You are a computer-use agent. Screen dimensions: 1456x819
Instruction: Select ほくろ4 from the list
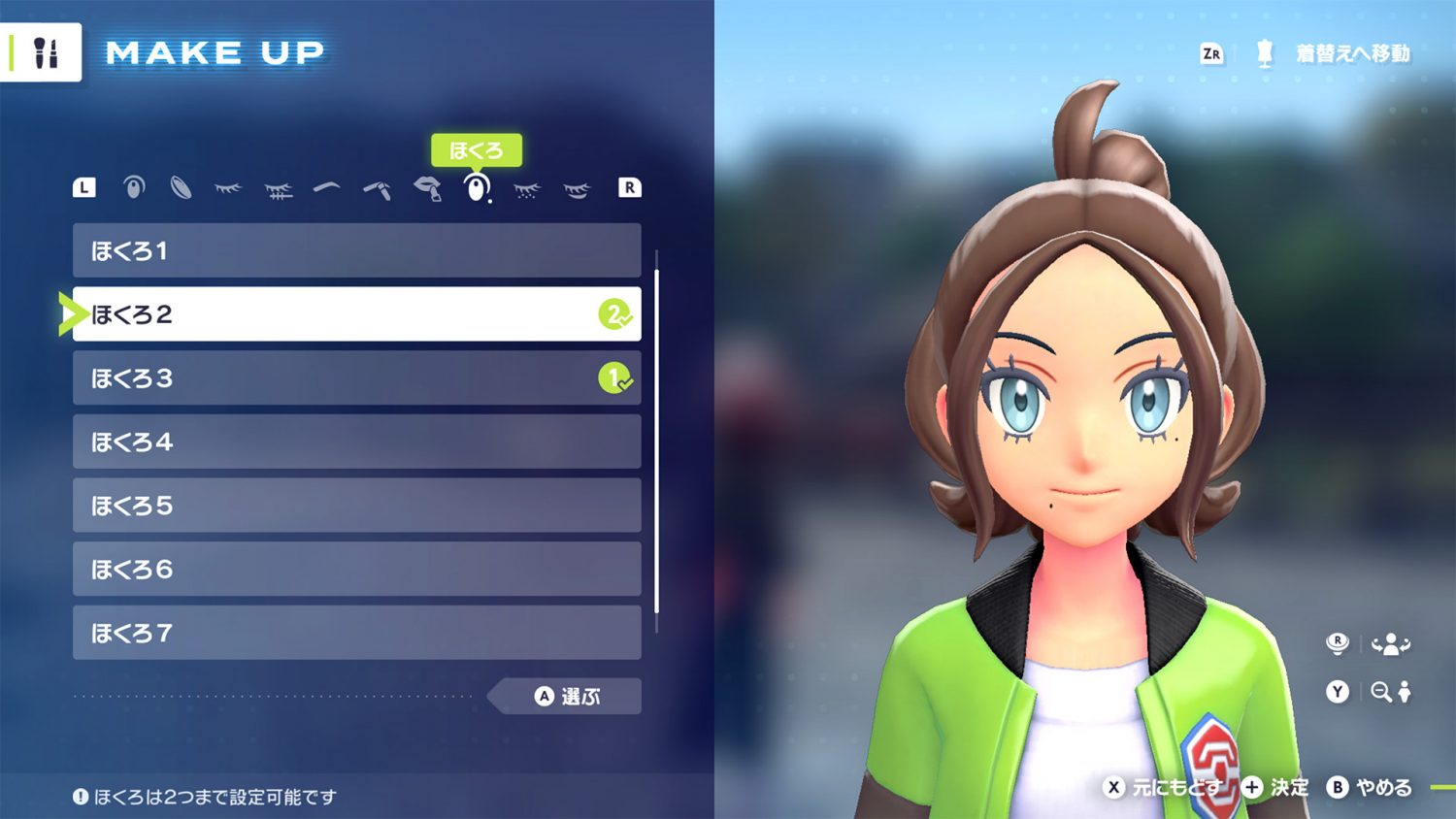tap(356, 442)
